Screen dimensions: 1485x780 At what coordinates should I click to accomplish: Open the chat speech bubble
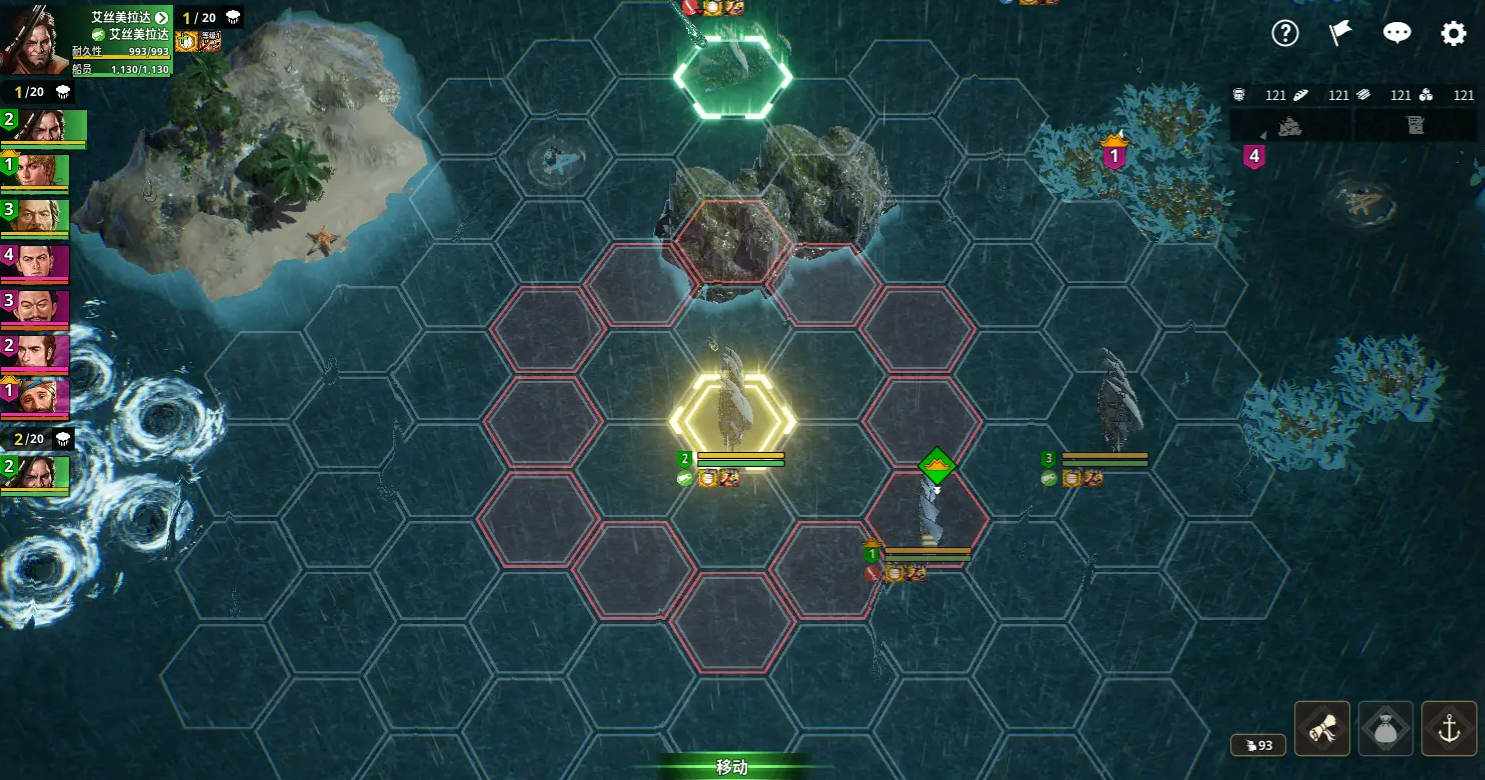tap(1397, 33)
